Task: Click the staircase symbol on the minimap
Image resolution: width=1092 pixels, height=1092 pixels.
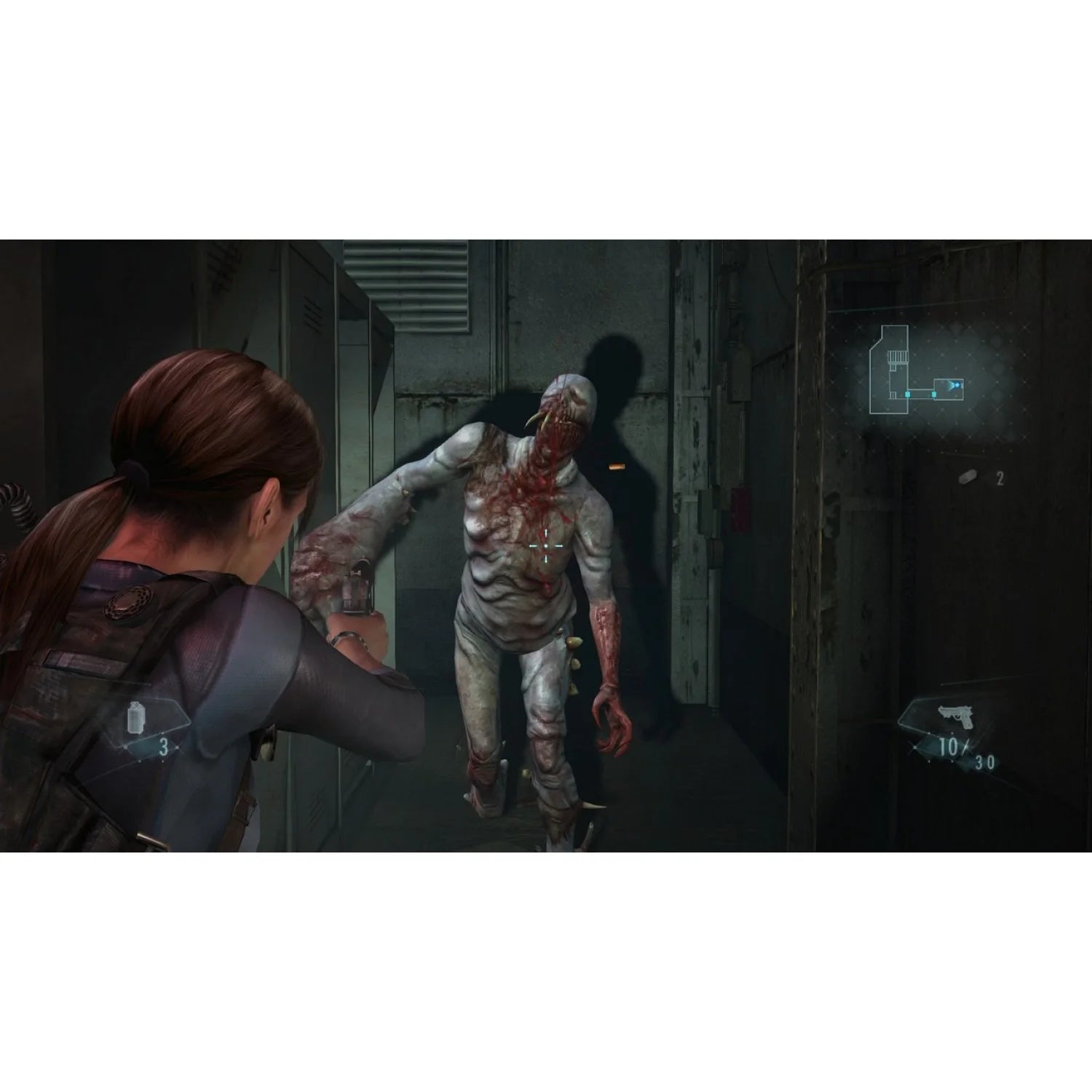Action: pos(897,356)
